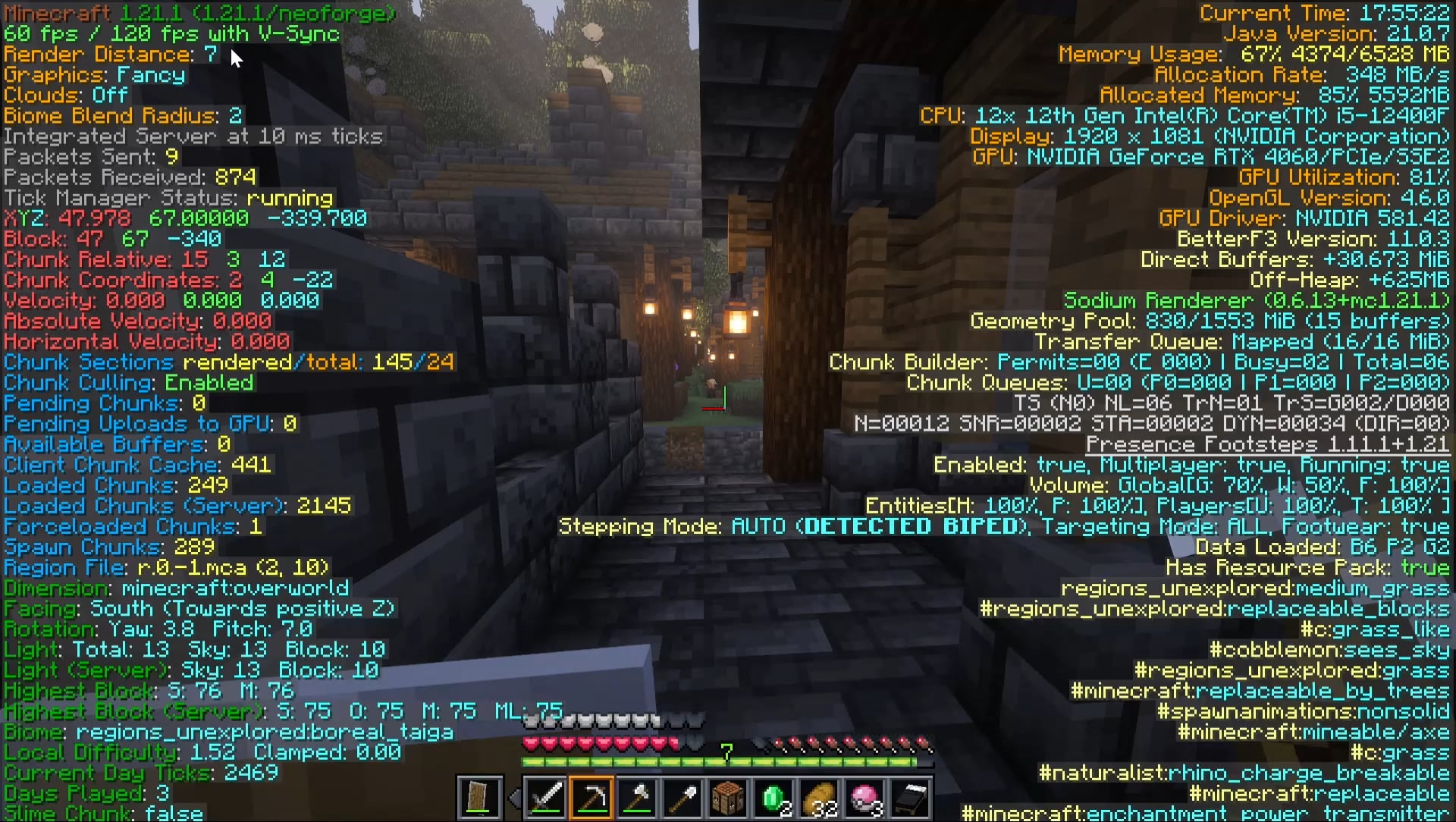
Task: Select the black bed hotbar slot
Action: pyautogui.click(x=910, y=798)
